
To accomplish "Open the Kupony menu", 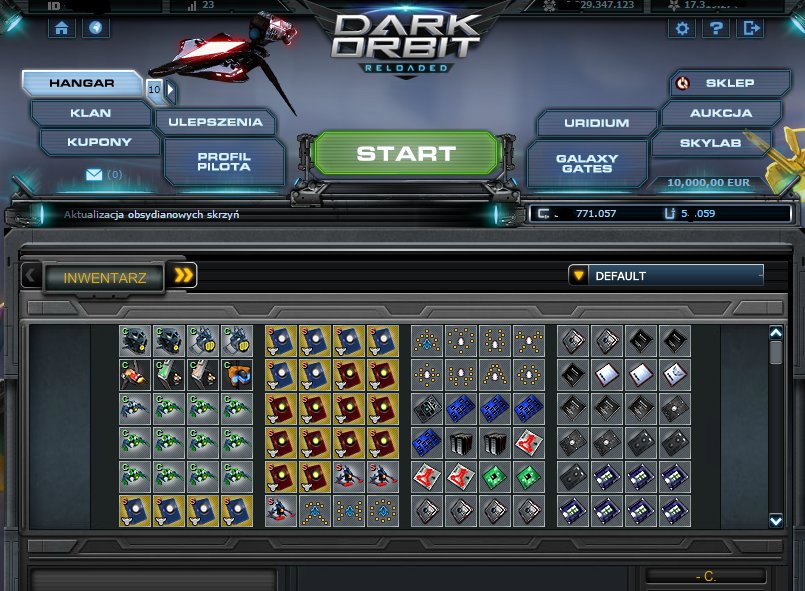I will (98, 142).
